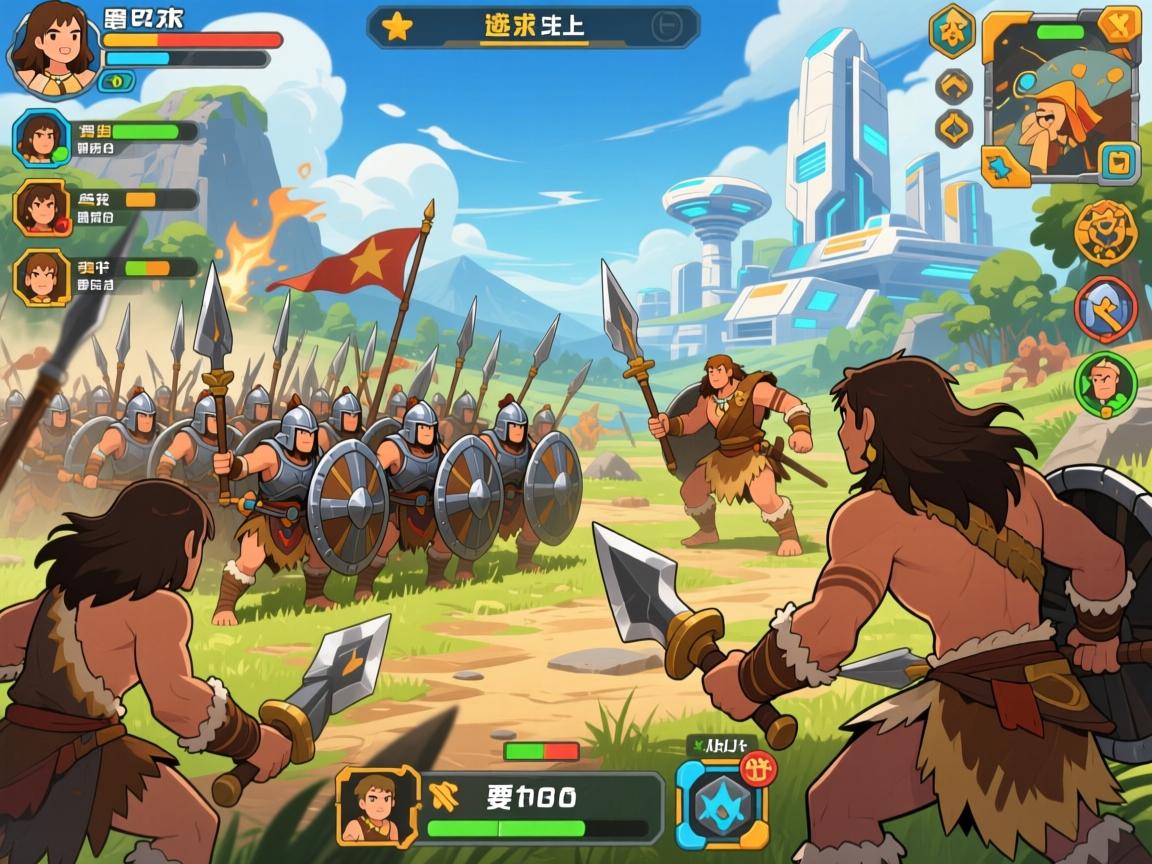This screenshot has width=1152, height=864.
Task: Select the green-ringed warrior face icon
Action: pyautogui.click(x=1105, y=385)
